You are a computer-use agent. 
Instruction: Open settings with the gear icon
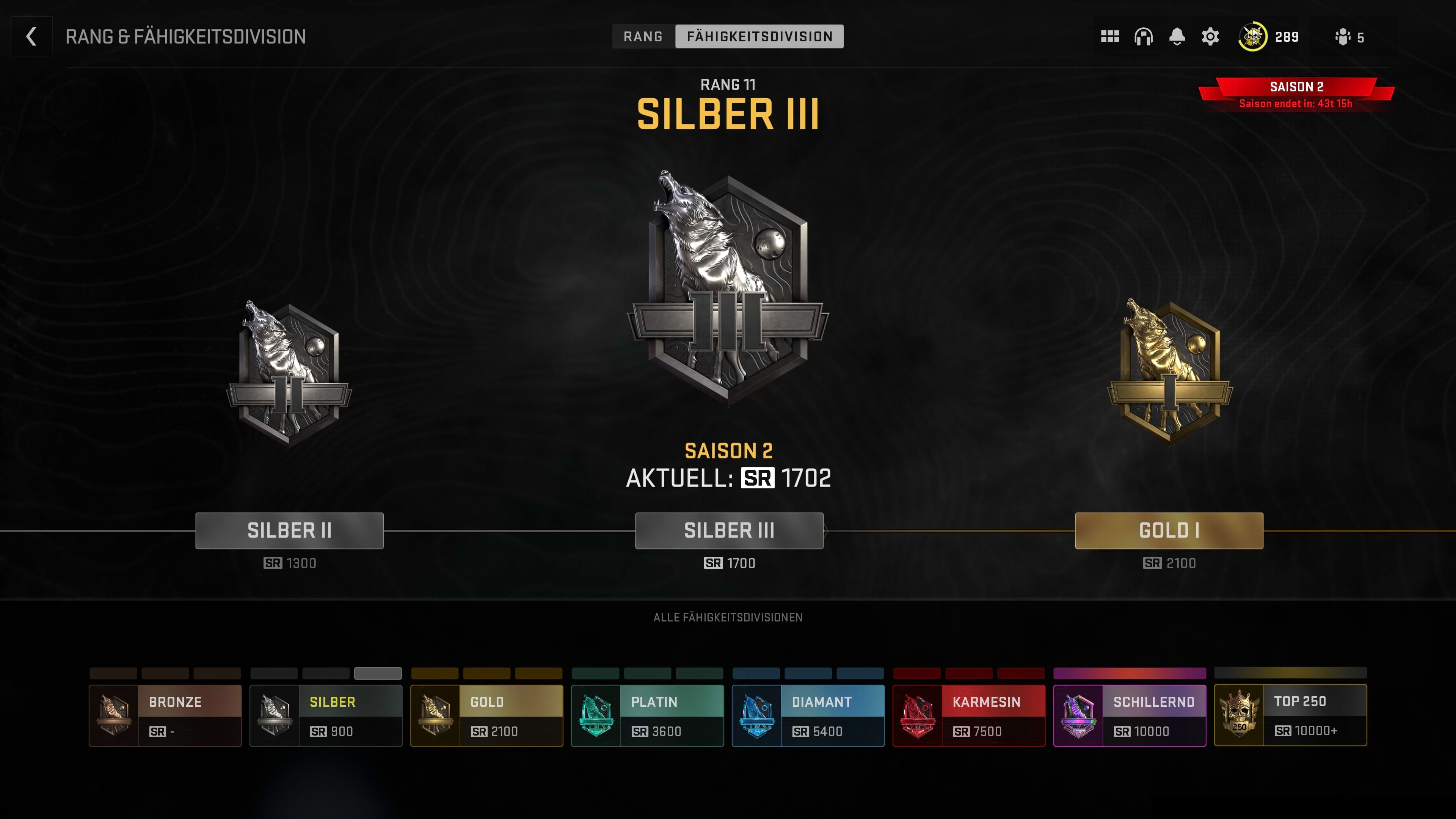pos(1210,37)
